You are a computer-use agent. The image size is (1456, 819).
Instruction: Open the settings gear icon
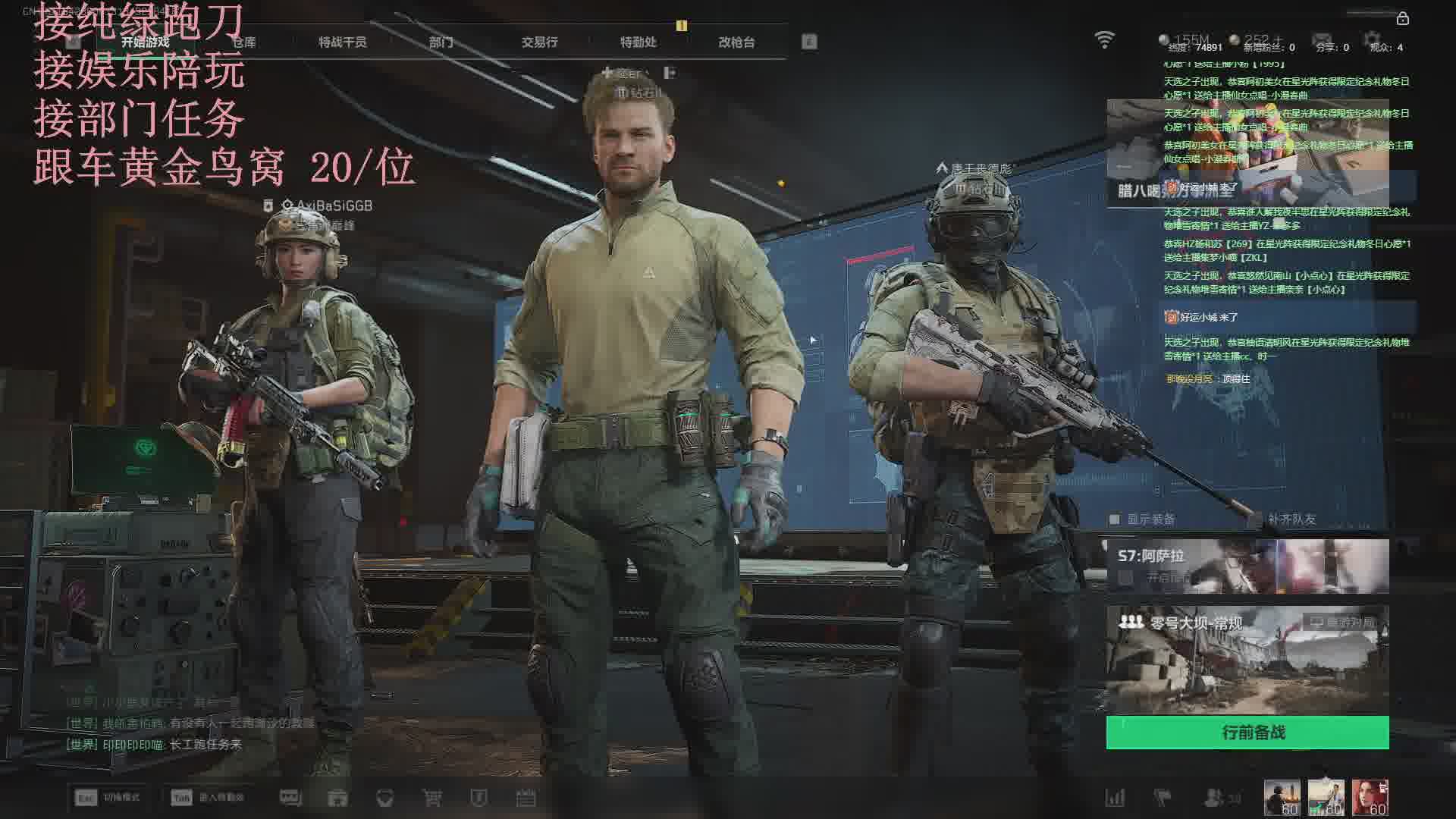(x=1372, y=39)
